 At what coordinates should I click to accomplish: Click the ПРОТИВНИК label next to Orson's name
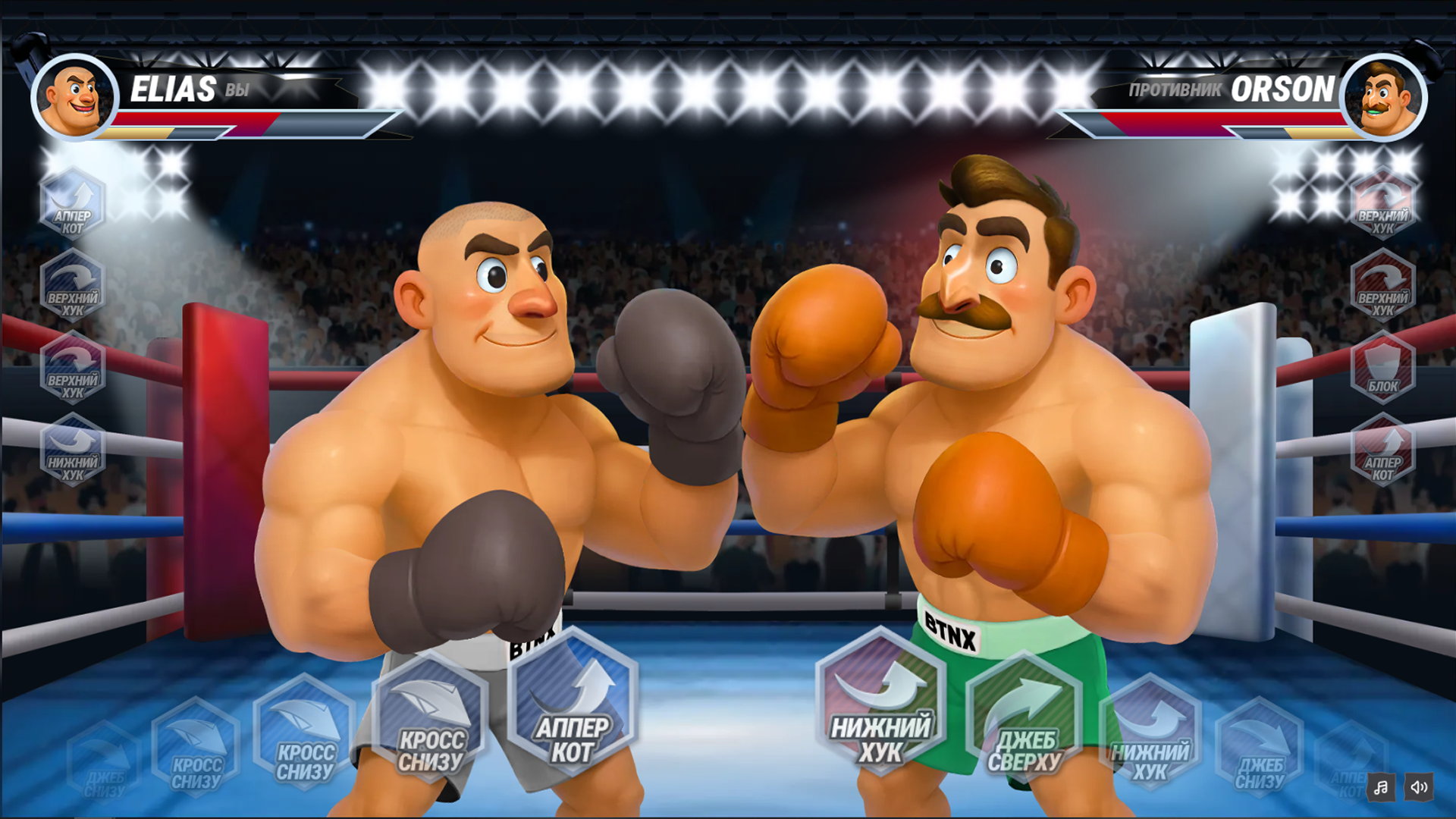[1175, 90]
